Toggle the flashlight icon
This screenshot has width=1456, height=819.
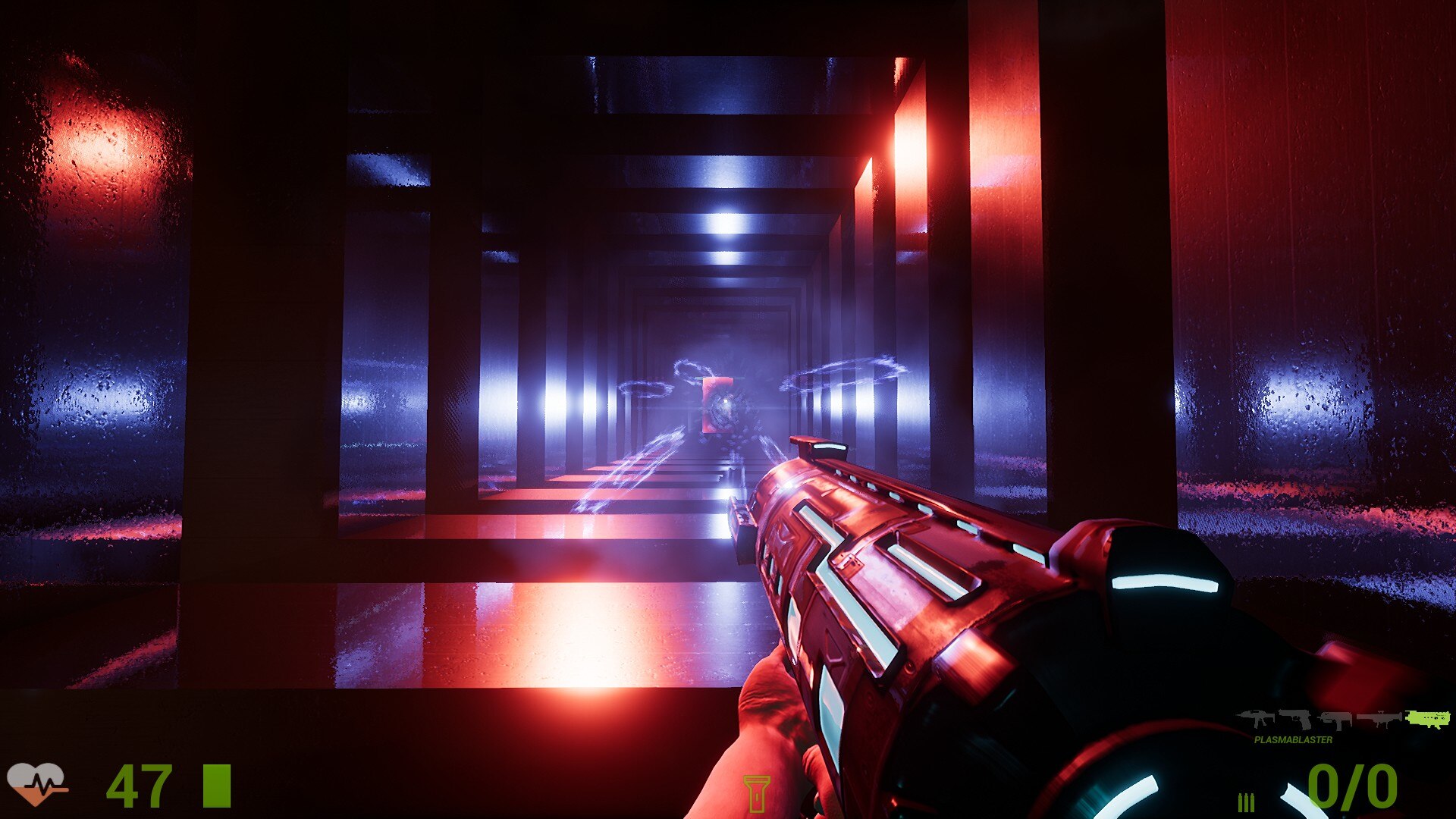(x=756, y=794)
